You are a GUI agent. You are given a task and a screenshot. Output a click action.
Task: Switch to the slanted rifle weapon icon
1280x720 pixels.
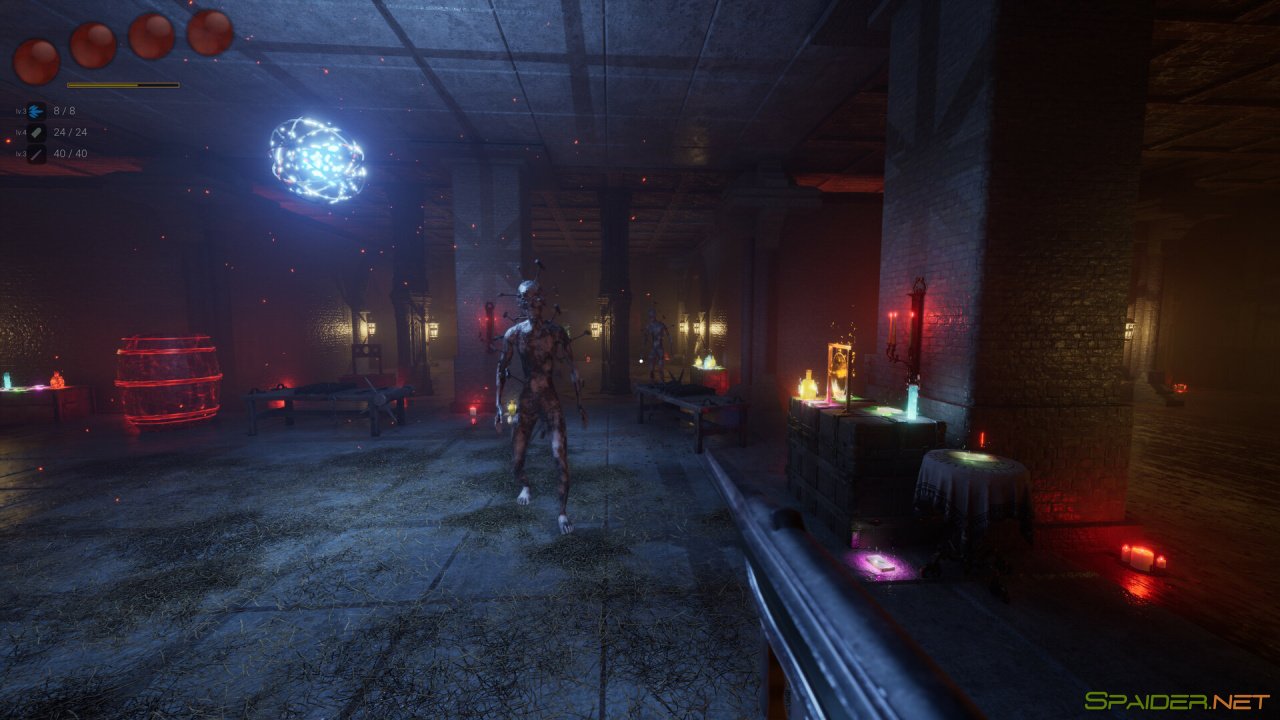click(x=37, y=154)
